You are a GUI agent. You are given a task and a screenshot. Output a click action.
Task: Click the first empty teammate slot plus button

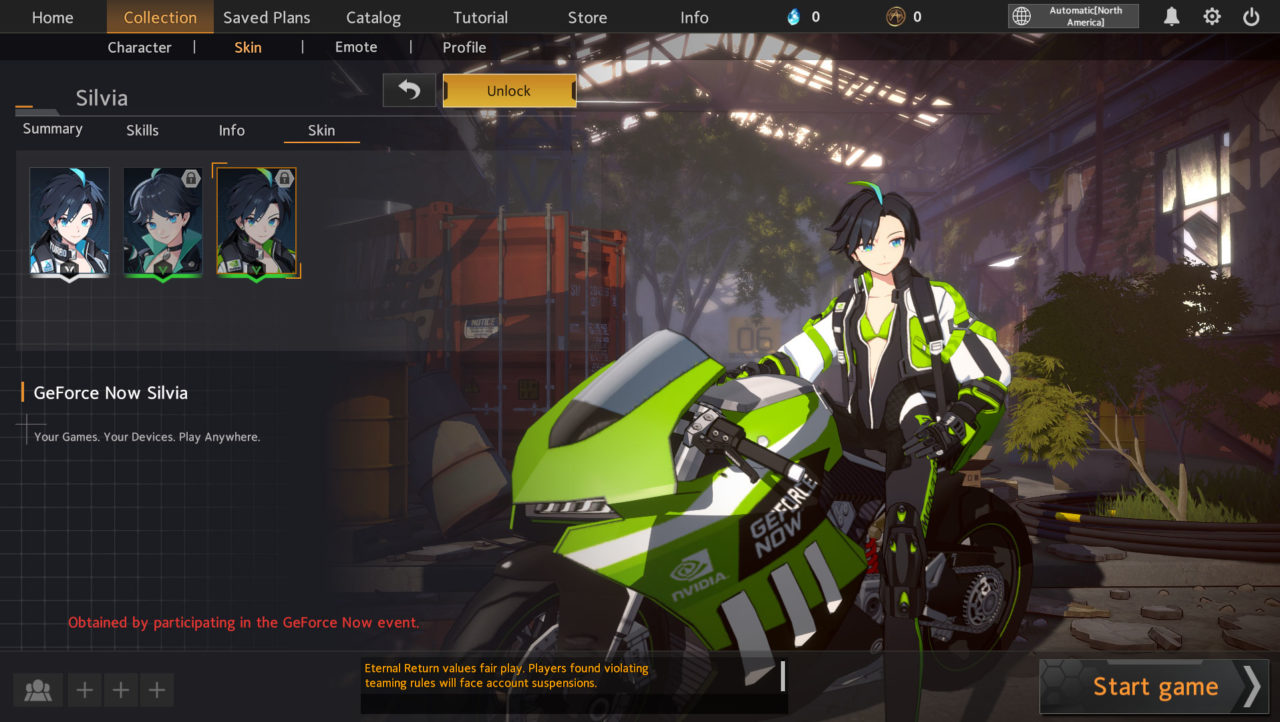[84, 689]
